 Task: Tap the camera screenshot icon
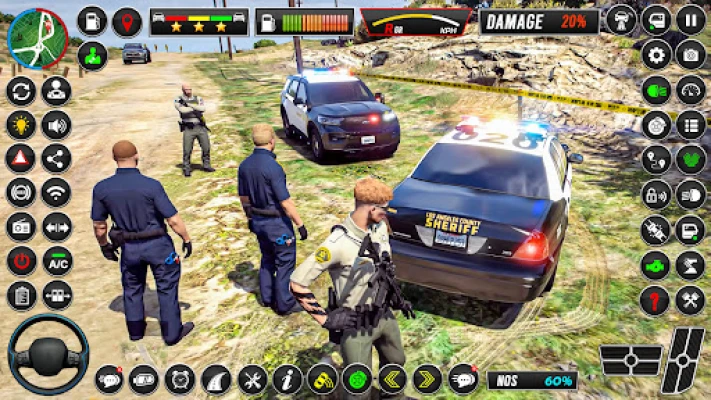pyautogui.click(x=690, y=54)
